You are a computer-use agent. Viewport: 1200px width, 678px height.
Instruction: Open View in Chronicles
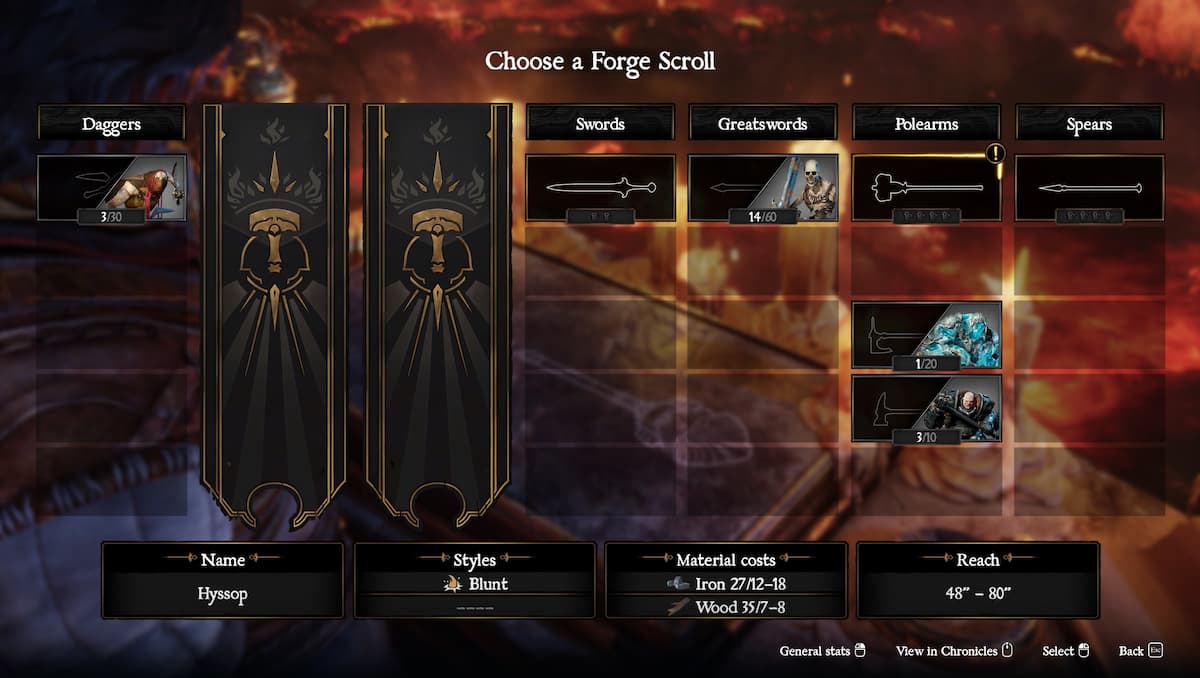954,651
